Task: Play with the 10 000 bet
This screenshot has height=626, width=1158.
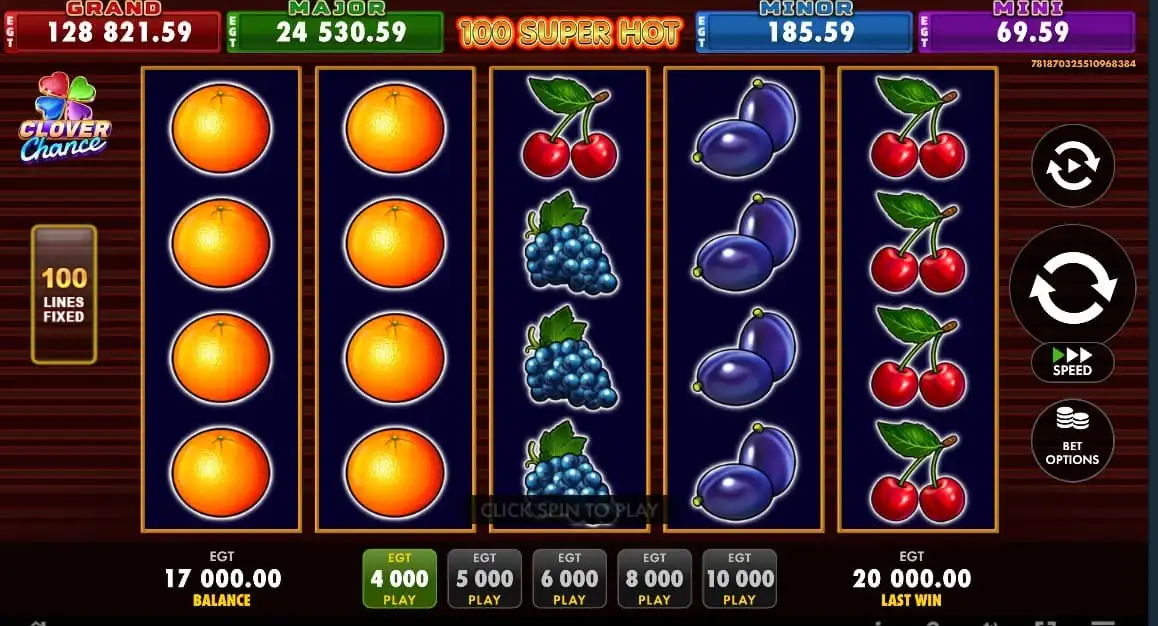Action: 739,579
